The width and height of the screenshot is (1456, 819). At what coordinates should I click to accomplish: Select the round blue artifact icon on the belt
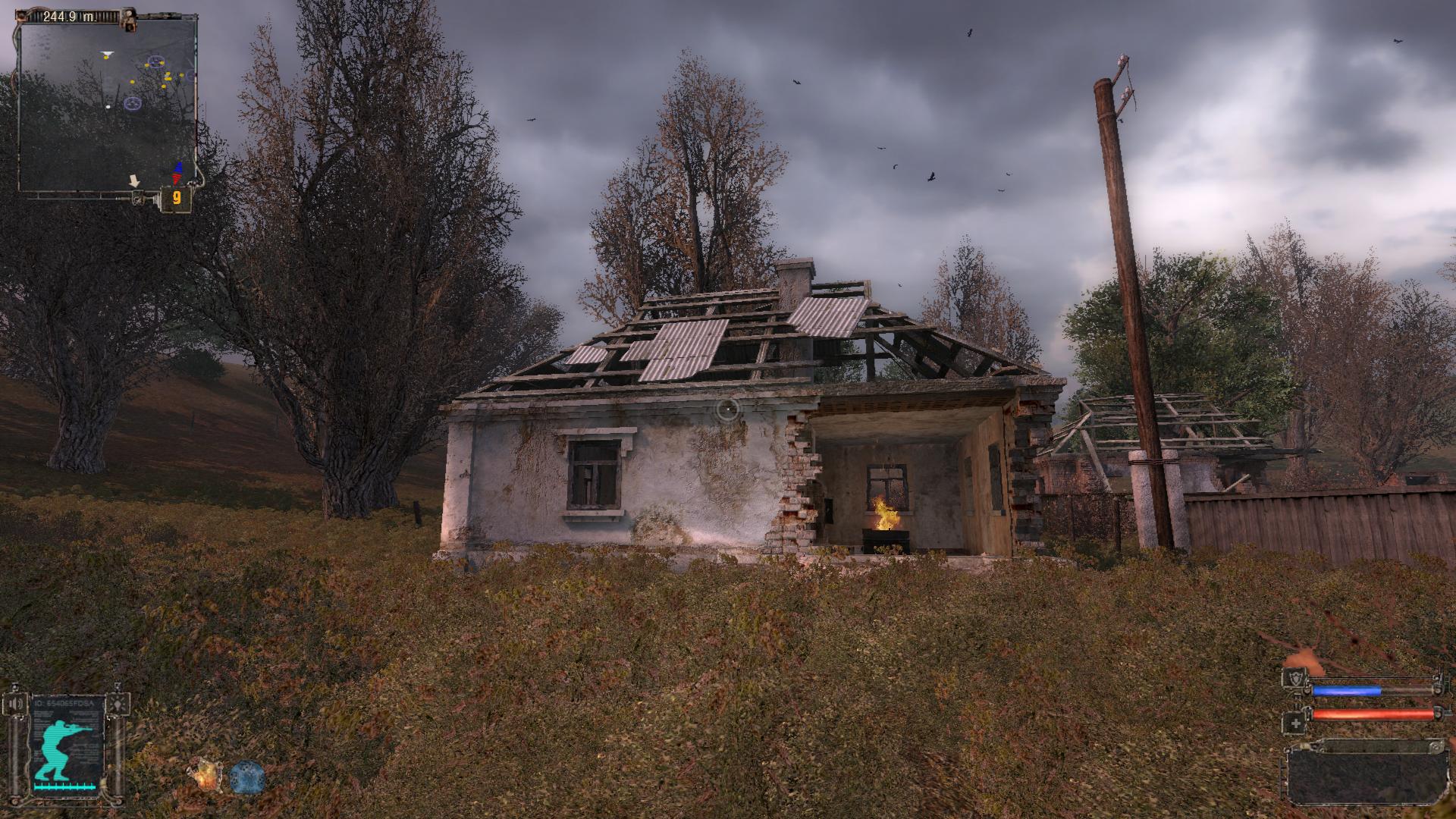(x=246, y=777)
